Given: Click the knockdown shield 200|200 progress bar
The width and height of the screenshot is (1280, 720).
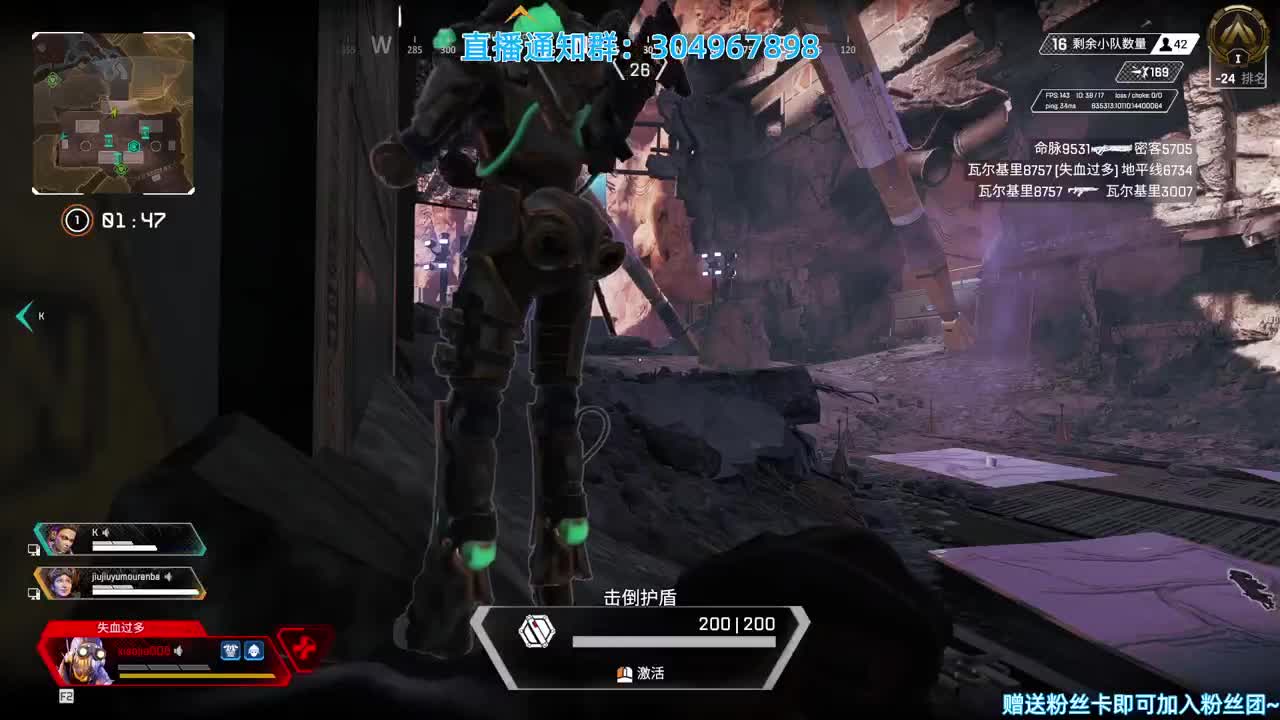Looking at the screenshot, I should point(676,643).
